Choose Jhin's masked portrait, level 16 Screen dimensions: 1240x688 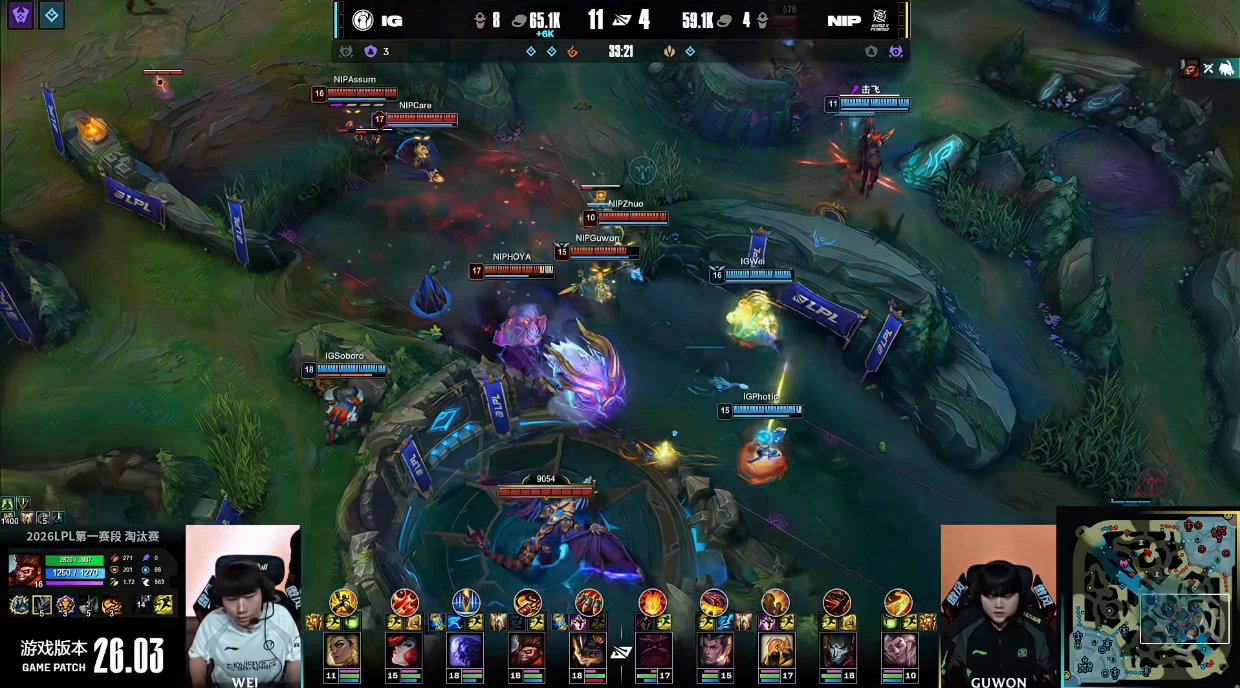click(837, 651)
